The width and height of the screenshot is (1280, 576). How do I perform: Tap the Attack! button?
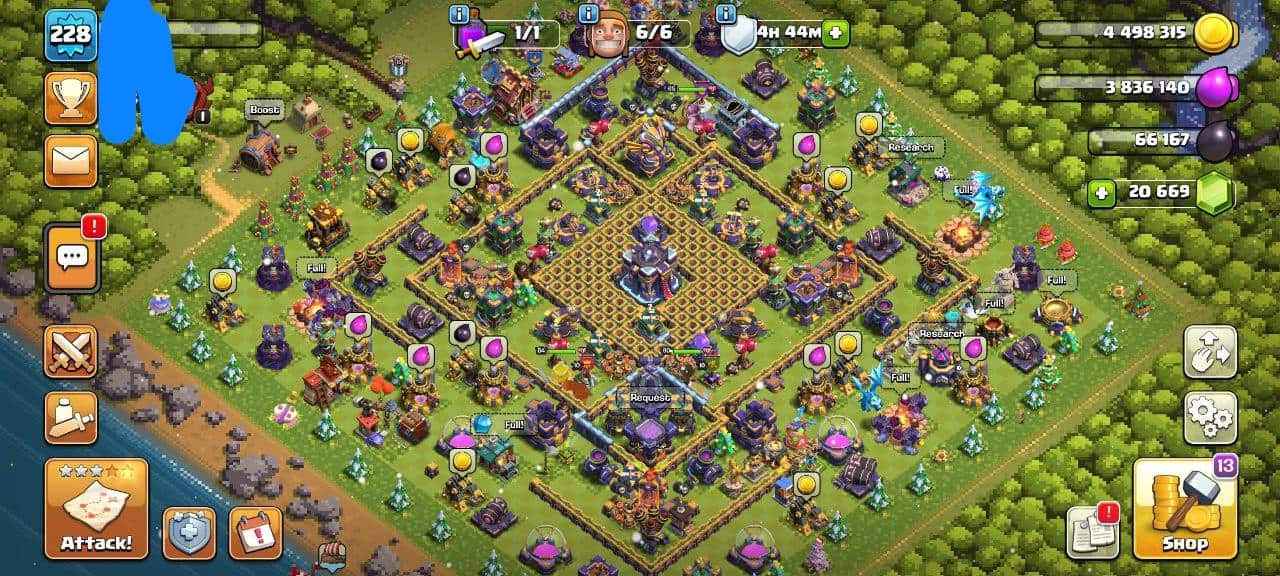pyautogui.click(x=96, y=509)
